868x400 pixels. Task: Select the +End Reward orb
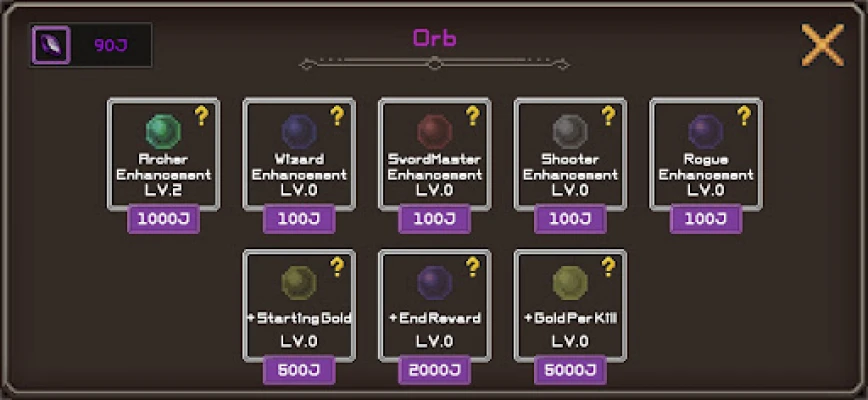[x=434, y=284]
